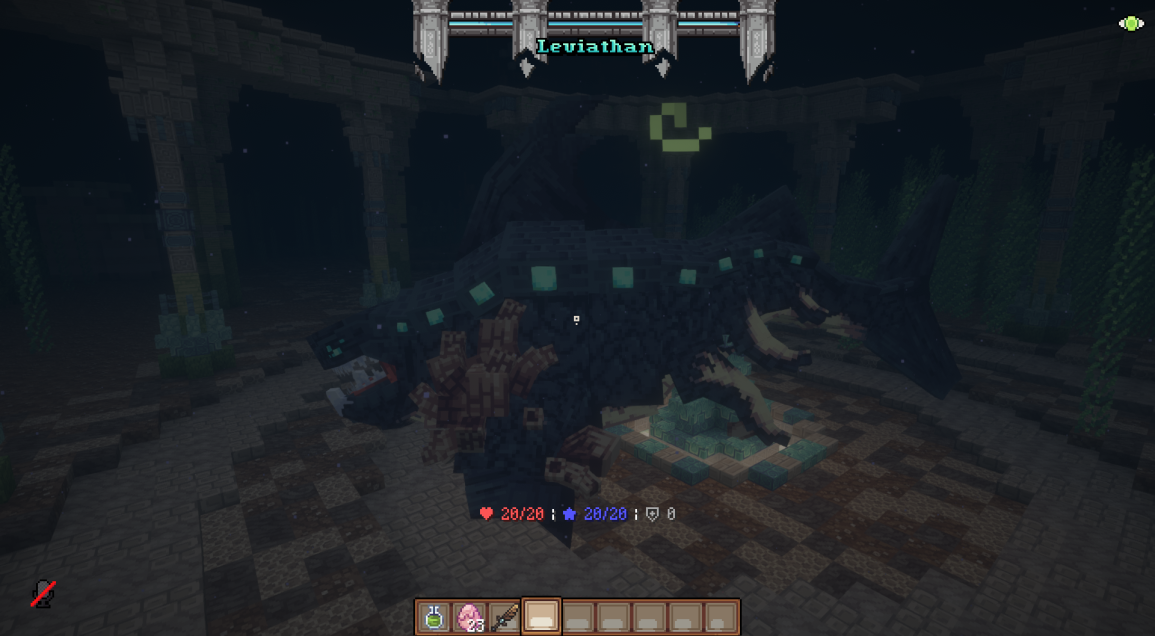The image size is (1155, 636).
Task: Click the highlighted empty hotbar slot
Action: click(541, 617)
